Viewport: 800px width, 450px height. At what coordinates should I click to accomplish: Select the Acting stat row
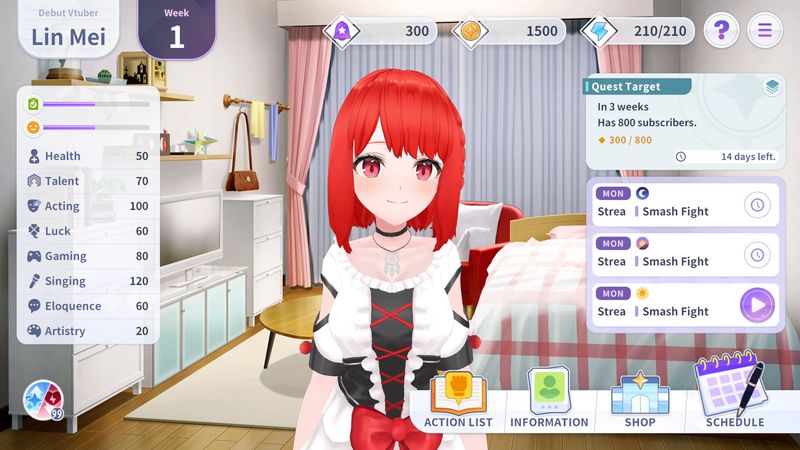pyautogui.click(x=88, y=206)
